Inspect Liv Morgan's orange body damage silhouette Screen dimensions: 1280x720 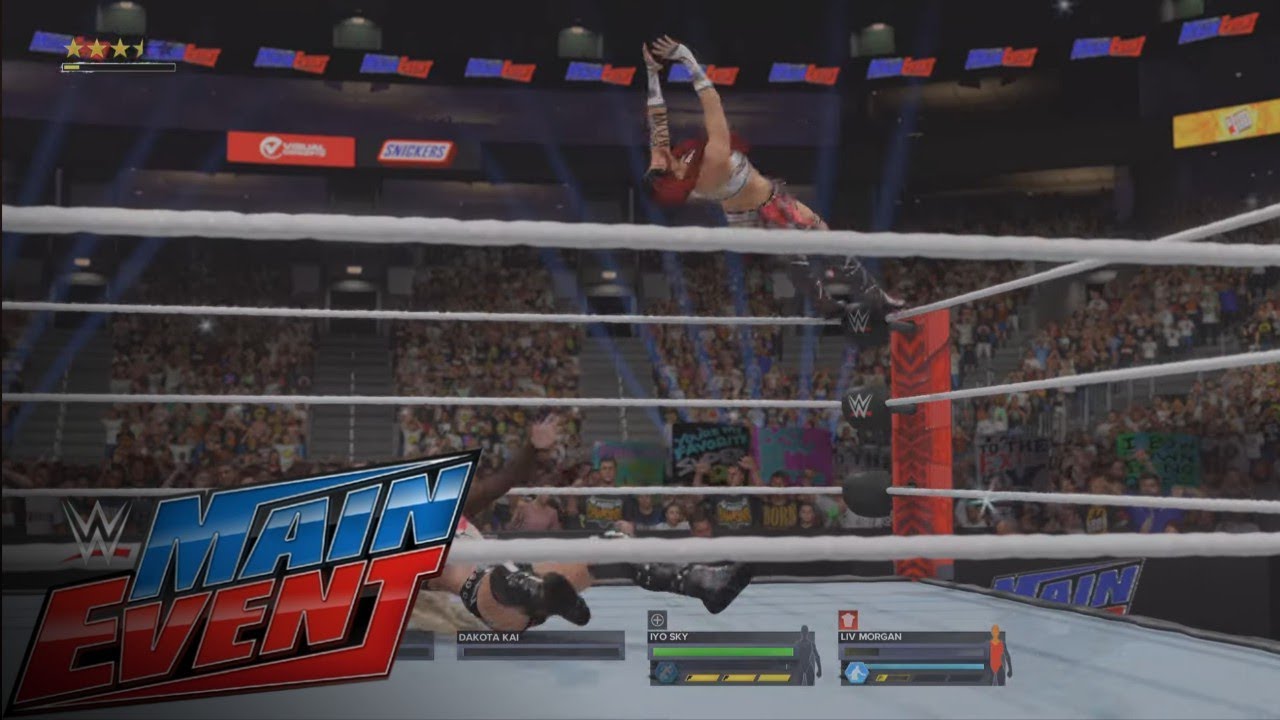[997, 655]
